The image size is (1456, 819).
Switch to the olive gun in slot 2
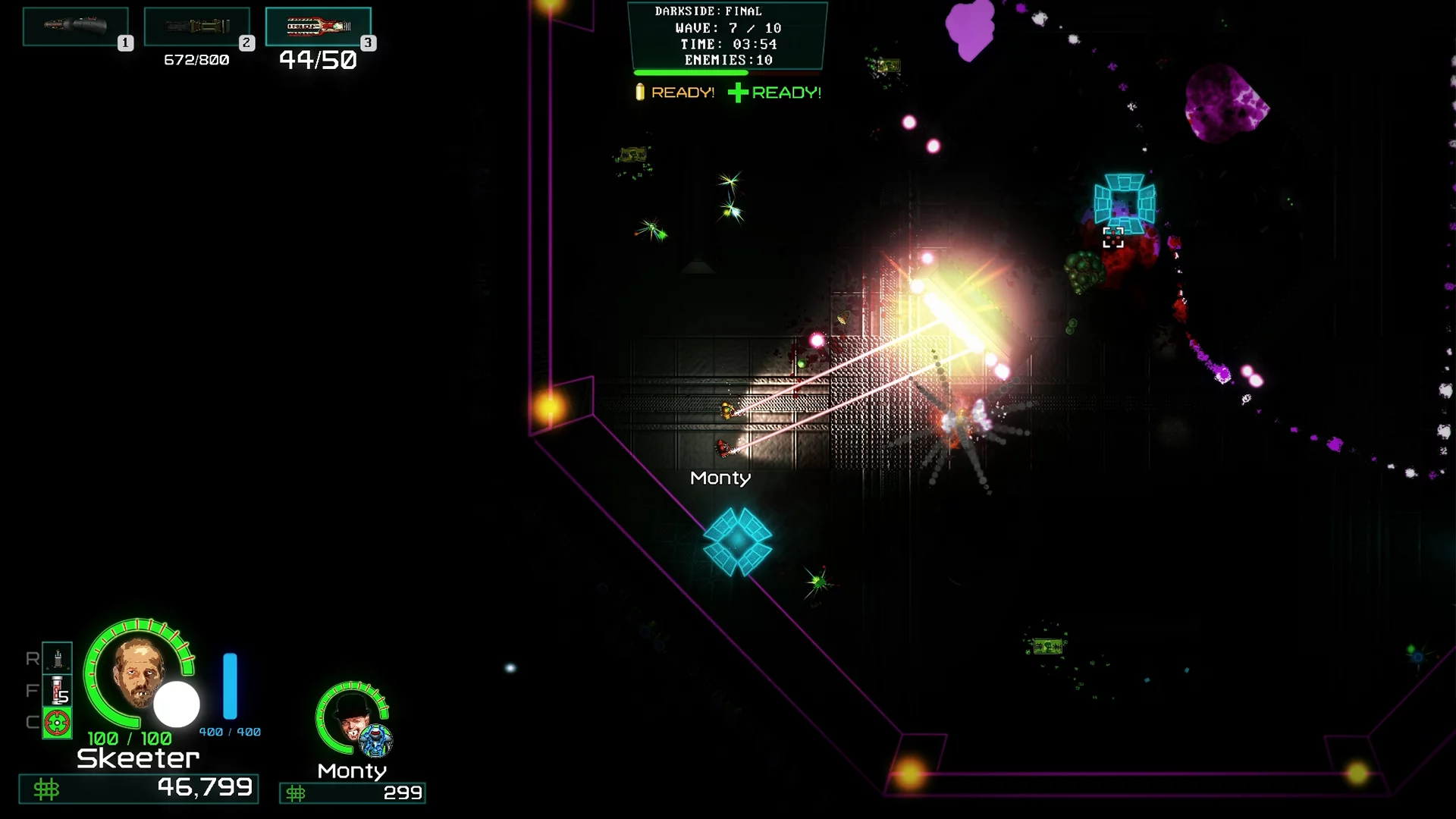196,27
